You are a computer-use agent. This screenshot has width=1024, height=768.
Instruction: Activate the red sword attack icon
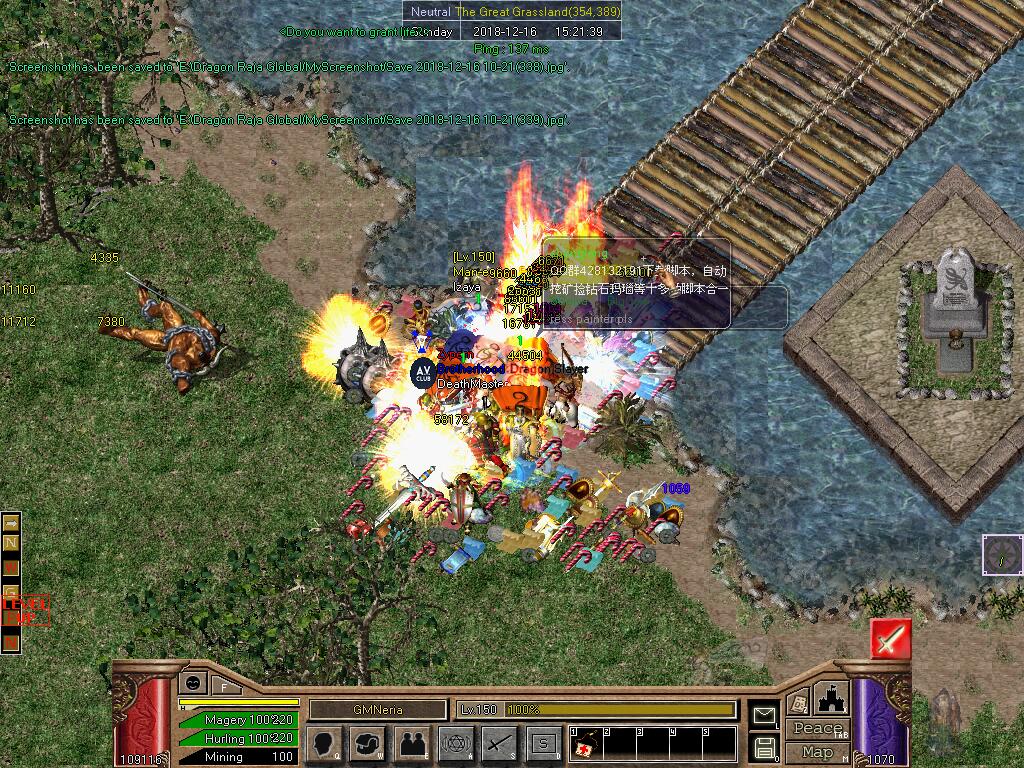pyautogui.click(x=889, y=638)
